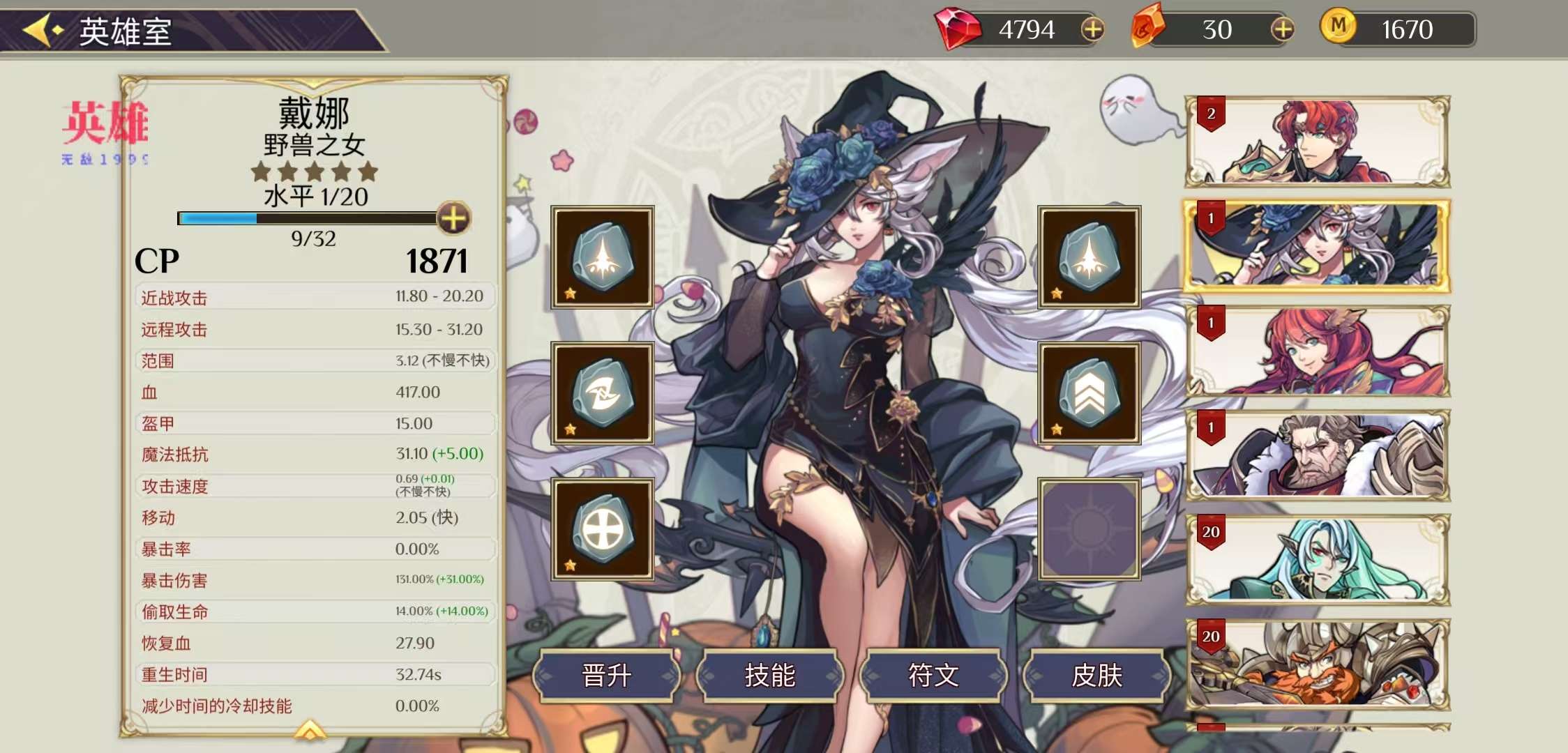Open the 皮肤 skins menu

[x=1096, y=675]
